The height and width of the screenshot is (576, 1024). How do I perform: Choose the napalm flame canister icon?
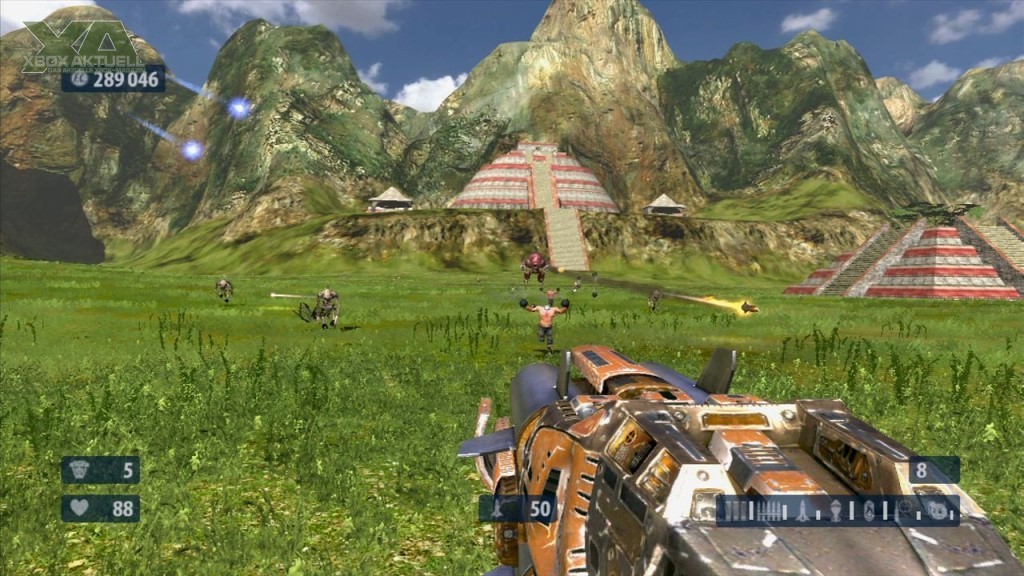coord(869,511)
